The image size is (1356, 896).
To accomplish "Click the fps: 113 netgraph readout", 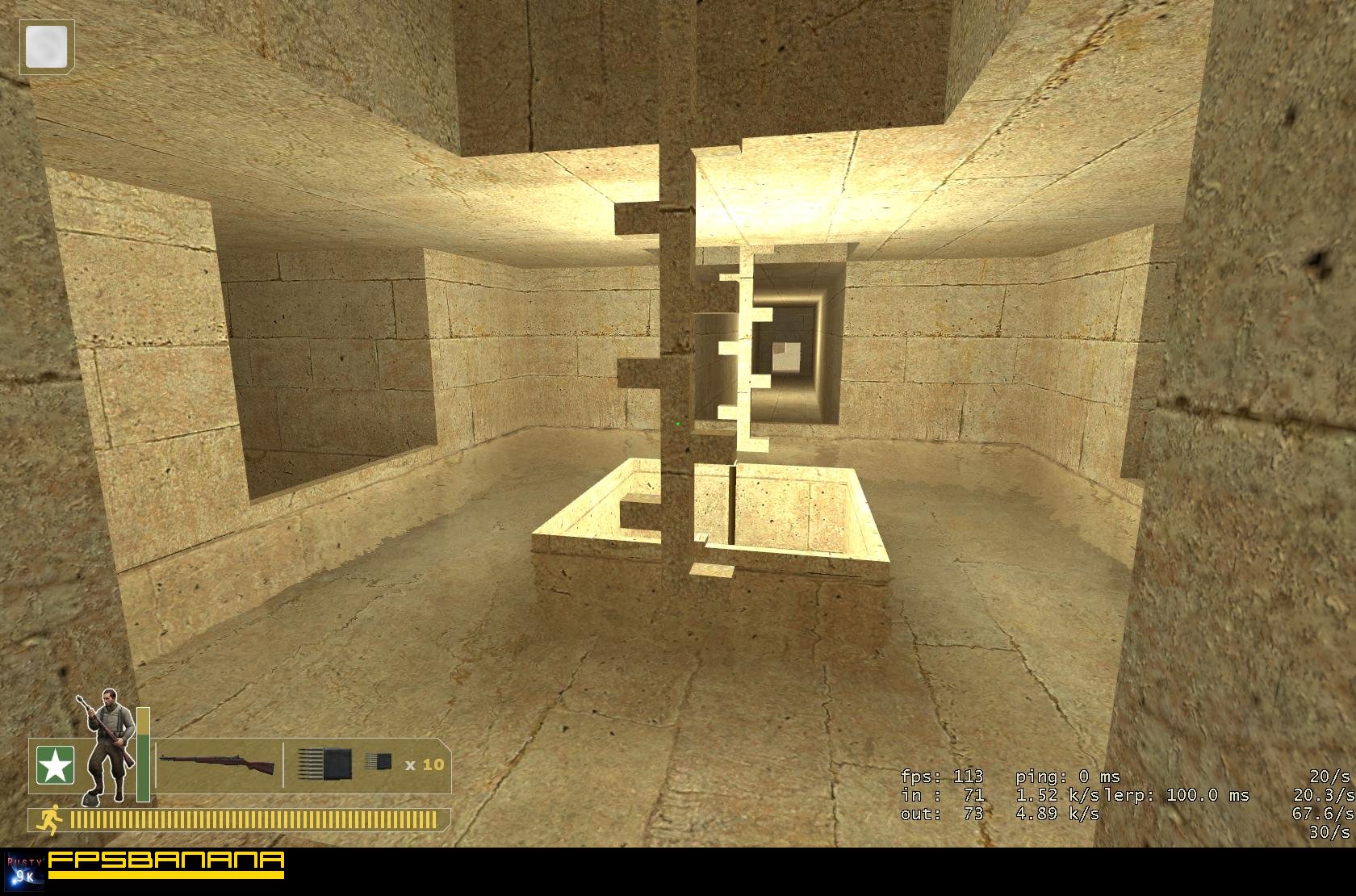I will [x=943, y=777].
